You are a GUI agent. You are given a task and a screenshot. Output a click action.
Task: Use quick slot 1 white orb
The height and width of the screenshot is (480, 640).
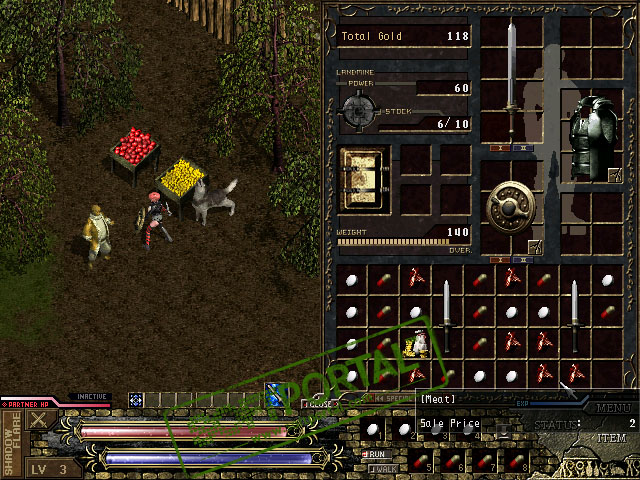[x=373, y=427]
